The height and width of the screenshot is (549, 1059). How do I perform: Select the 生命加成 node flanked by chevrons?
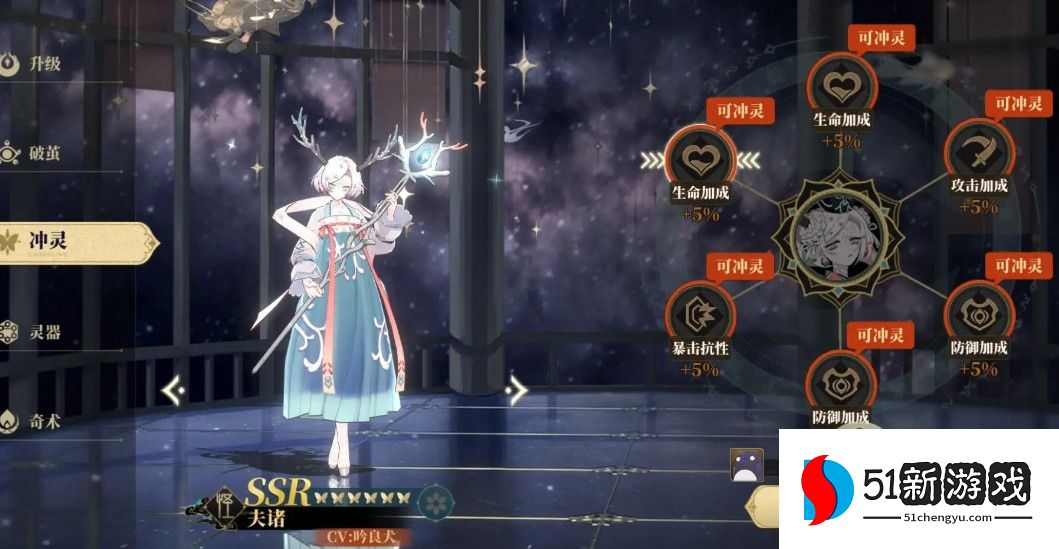pyautogui.click(x=700, y=158)
